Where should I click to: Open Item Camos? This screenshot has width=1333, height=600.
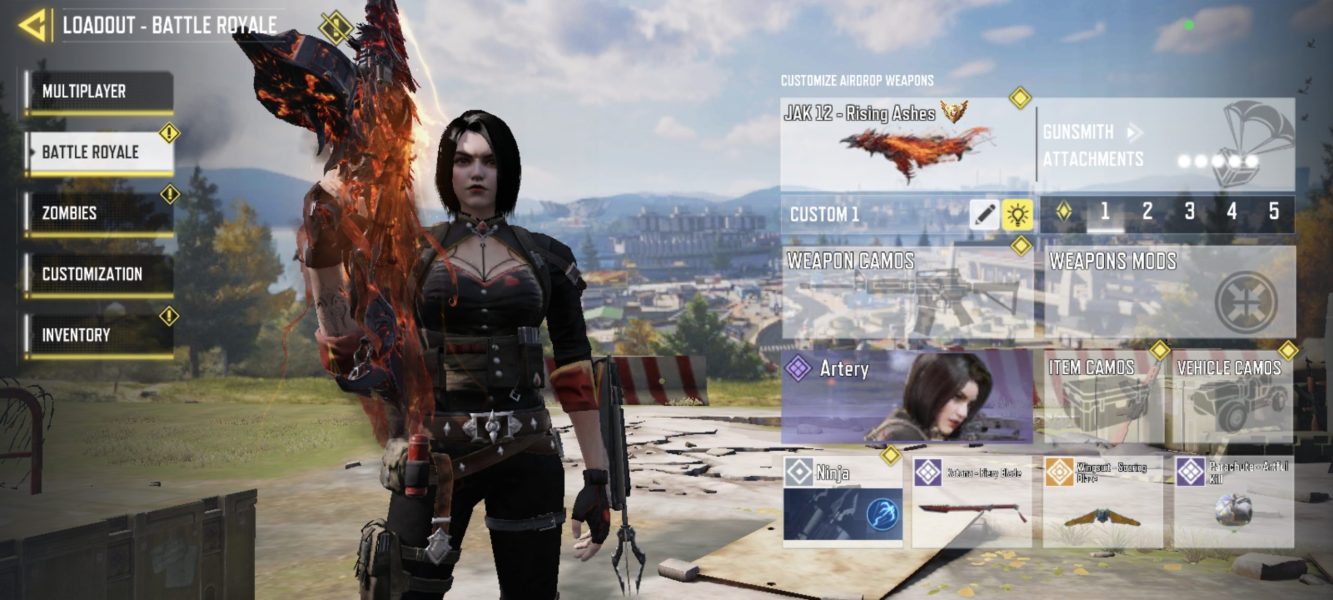(1103, 396)
